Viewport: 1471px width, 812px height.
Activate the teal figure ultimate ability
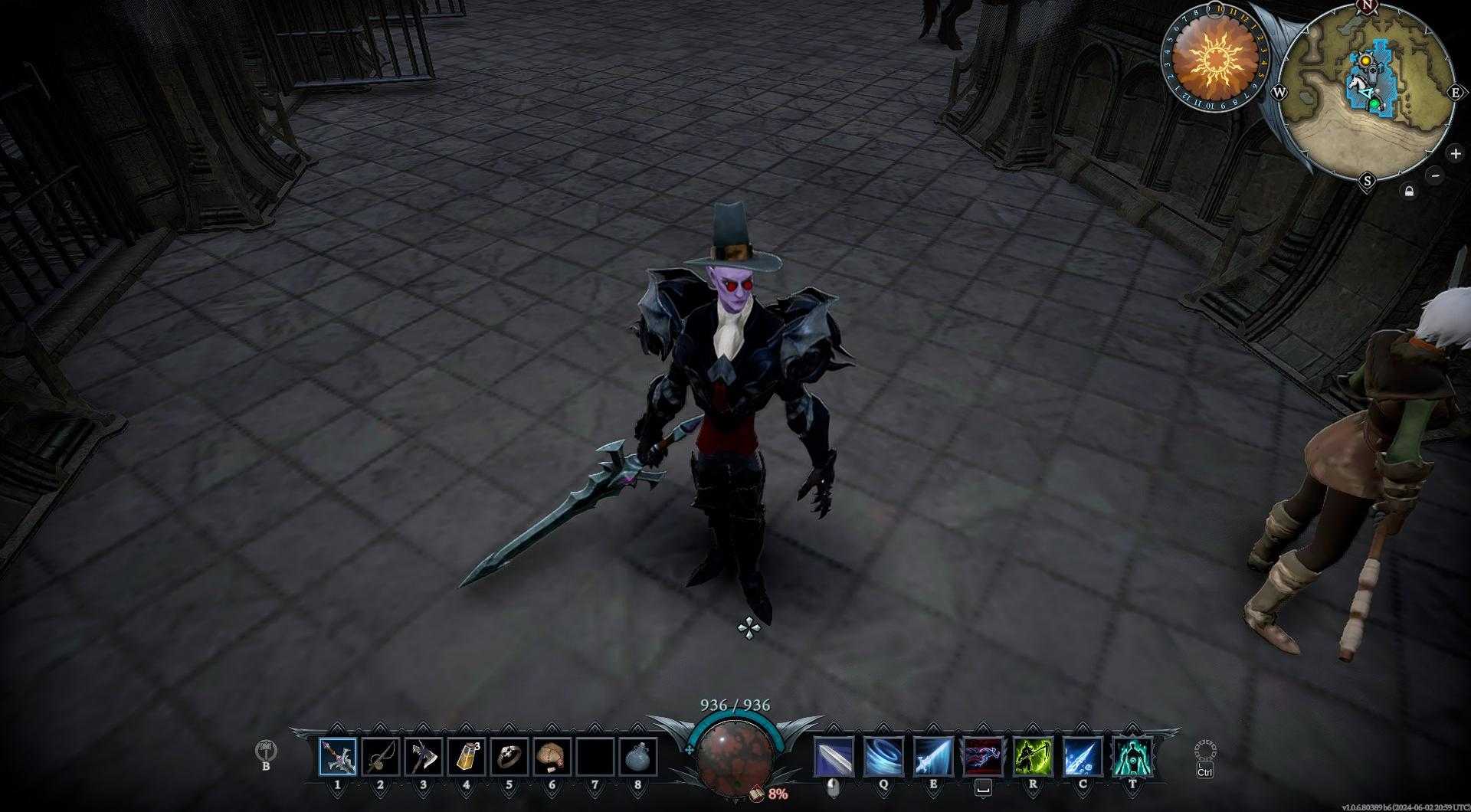(1132, 757)
